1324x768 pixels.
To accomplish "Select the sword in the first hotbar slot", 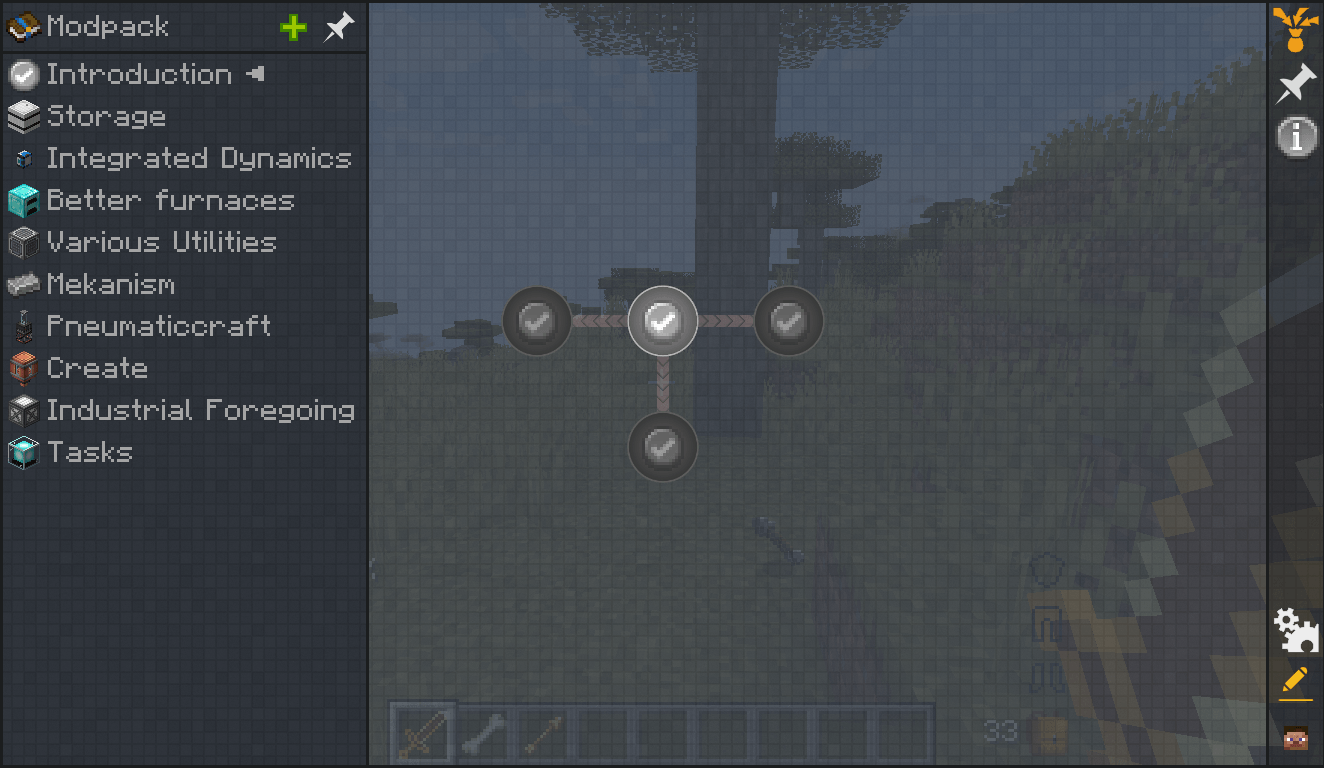I will (421, 733).
